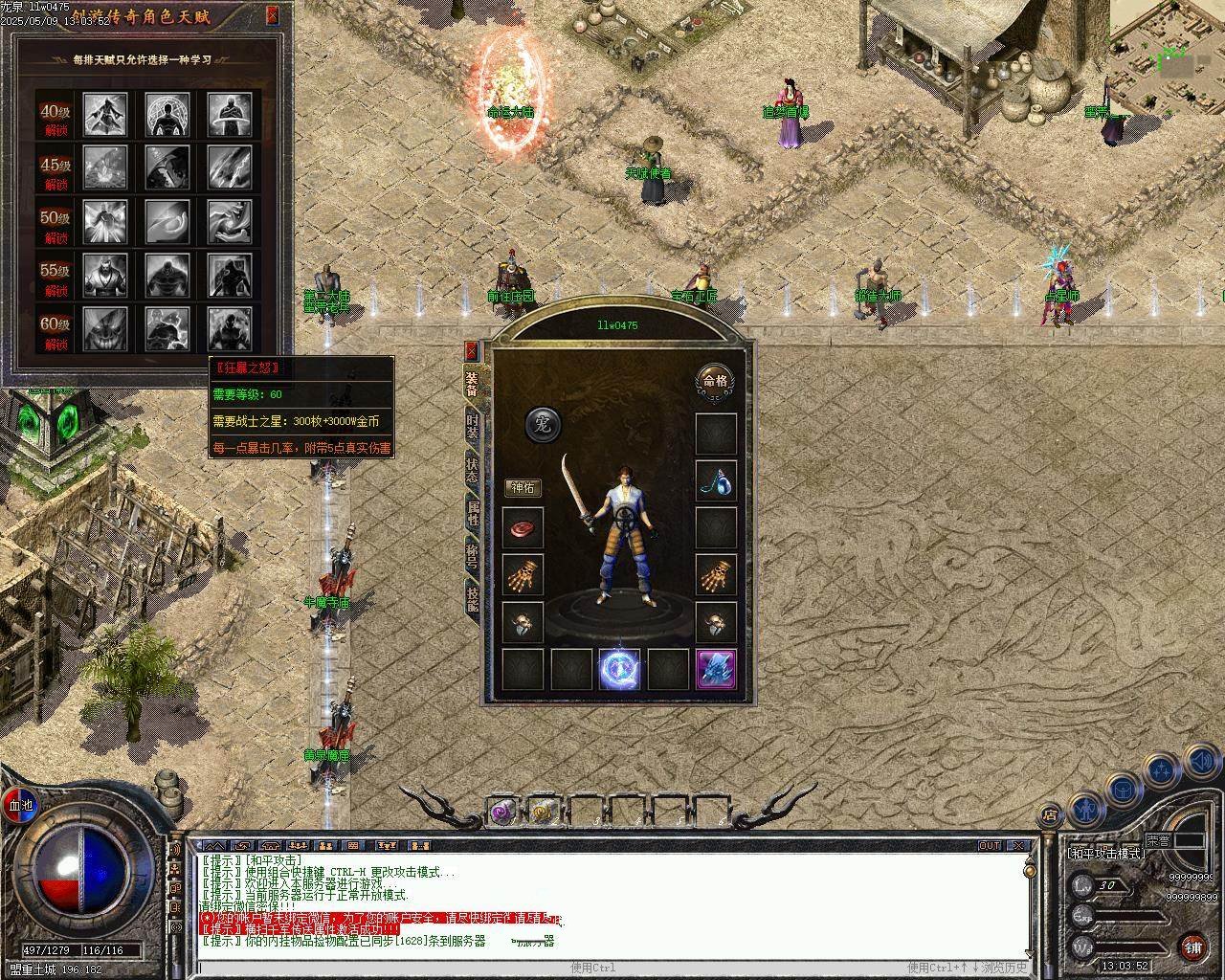Select the blue necklace equipment slot

[716, 481]
